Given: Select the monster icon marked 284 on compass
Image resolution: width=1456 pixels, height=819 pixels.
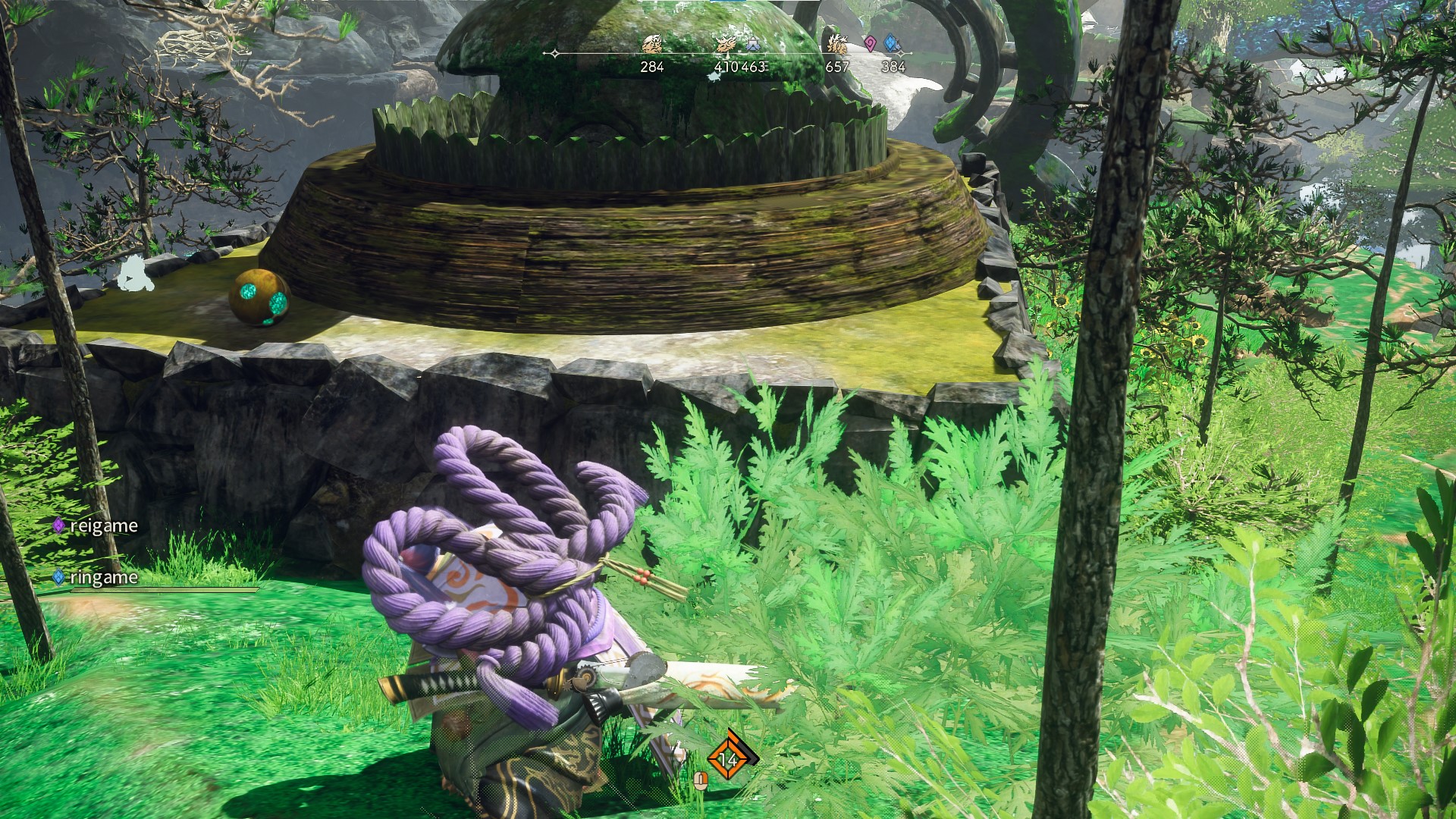Looking at the screenshot, I should 651,45.
